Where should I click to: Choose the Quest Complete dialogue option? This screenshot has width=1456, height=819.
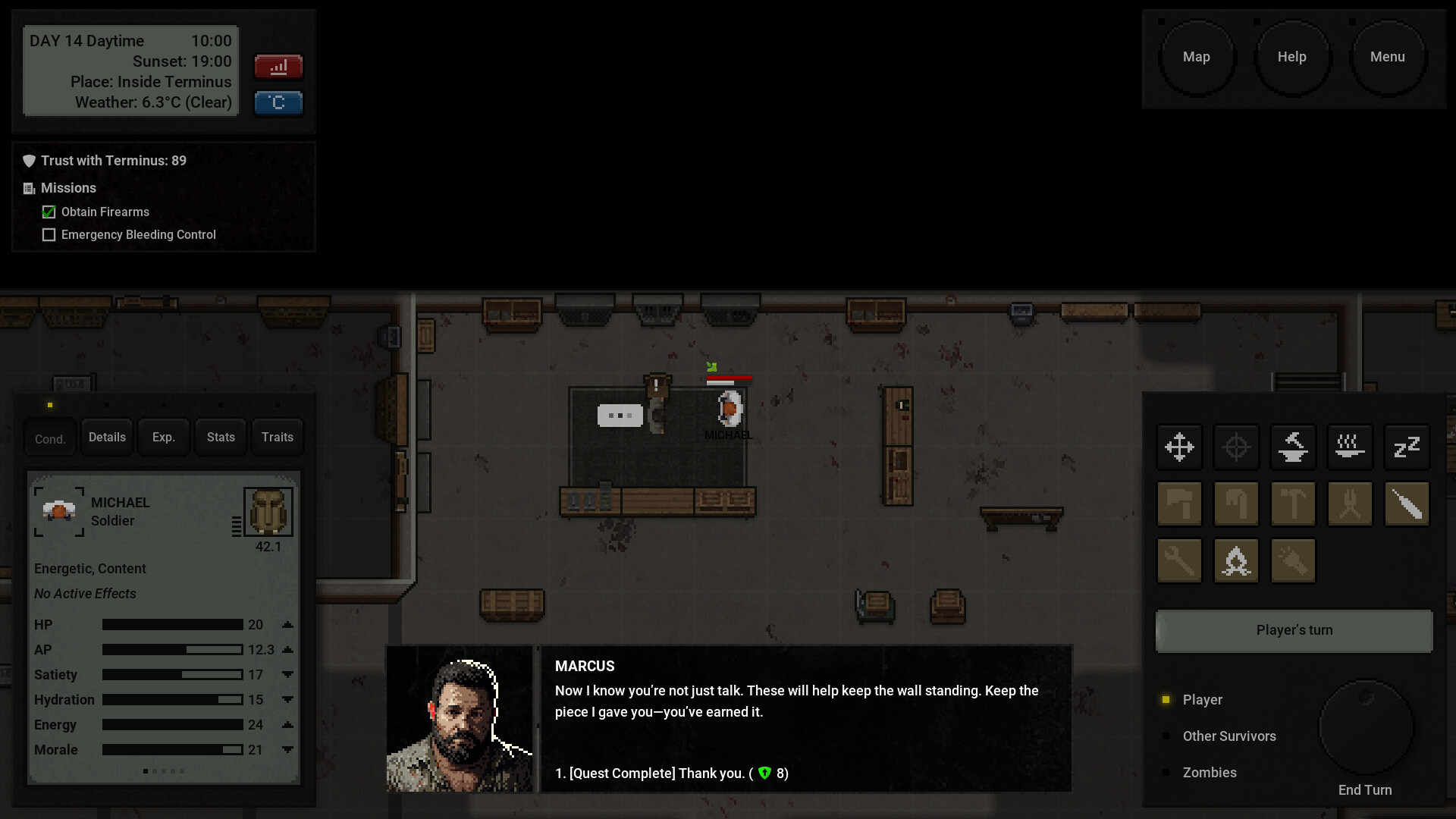click(x=670, y=773)
